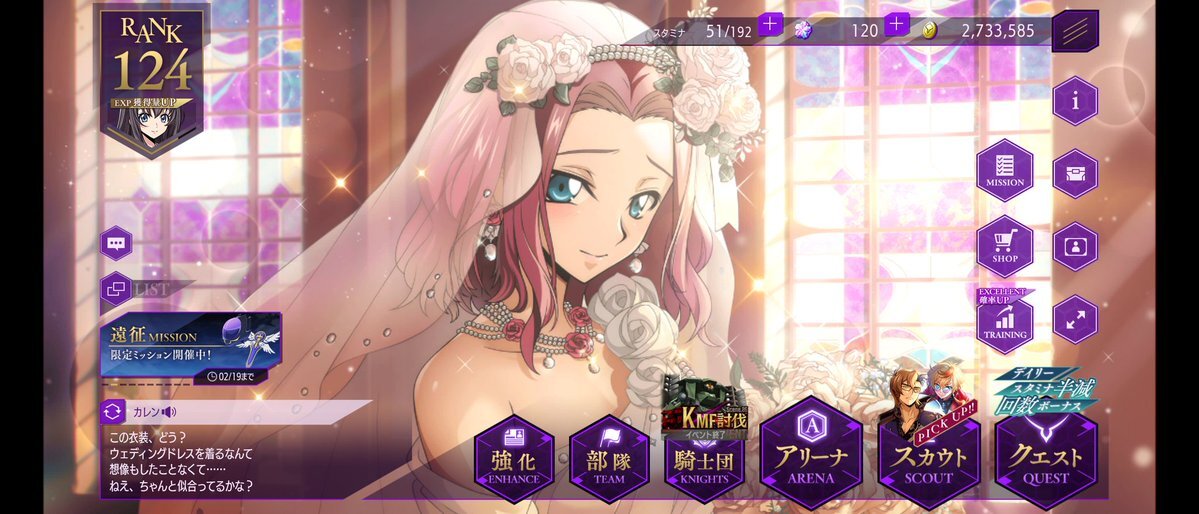
Task: Open the hamburger main menu
Action: pos(1075,31)
